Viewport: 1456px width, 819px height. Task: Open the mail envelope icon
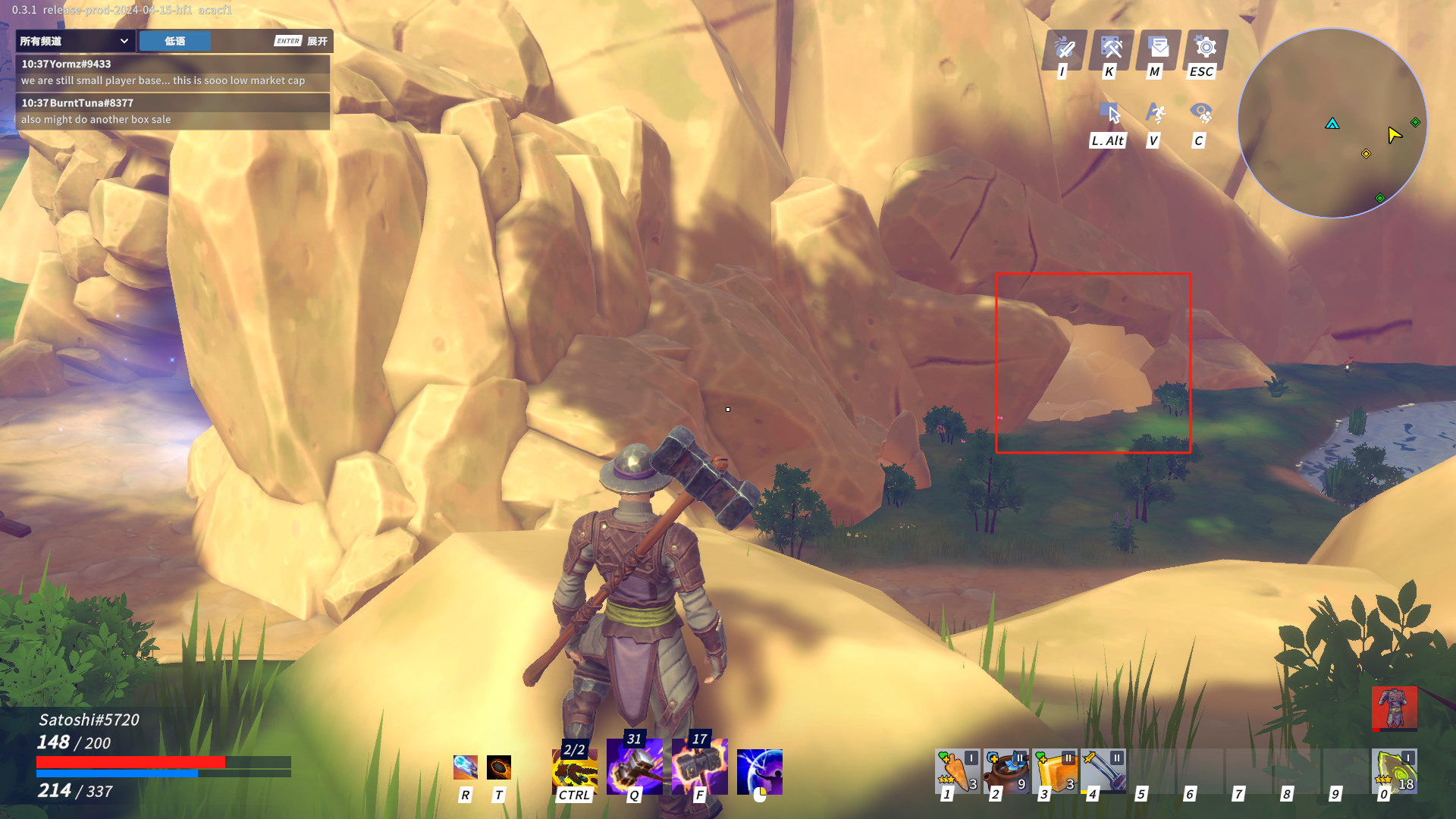pos(1158,48)
